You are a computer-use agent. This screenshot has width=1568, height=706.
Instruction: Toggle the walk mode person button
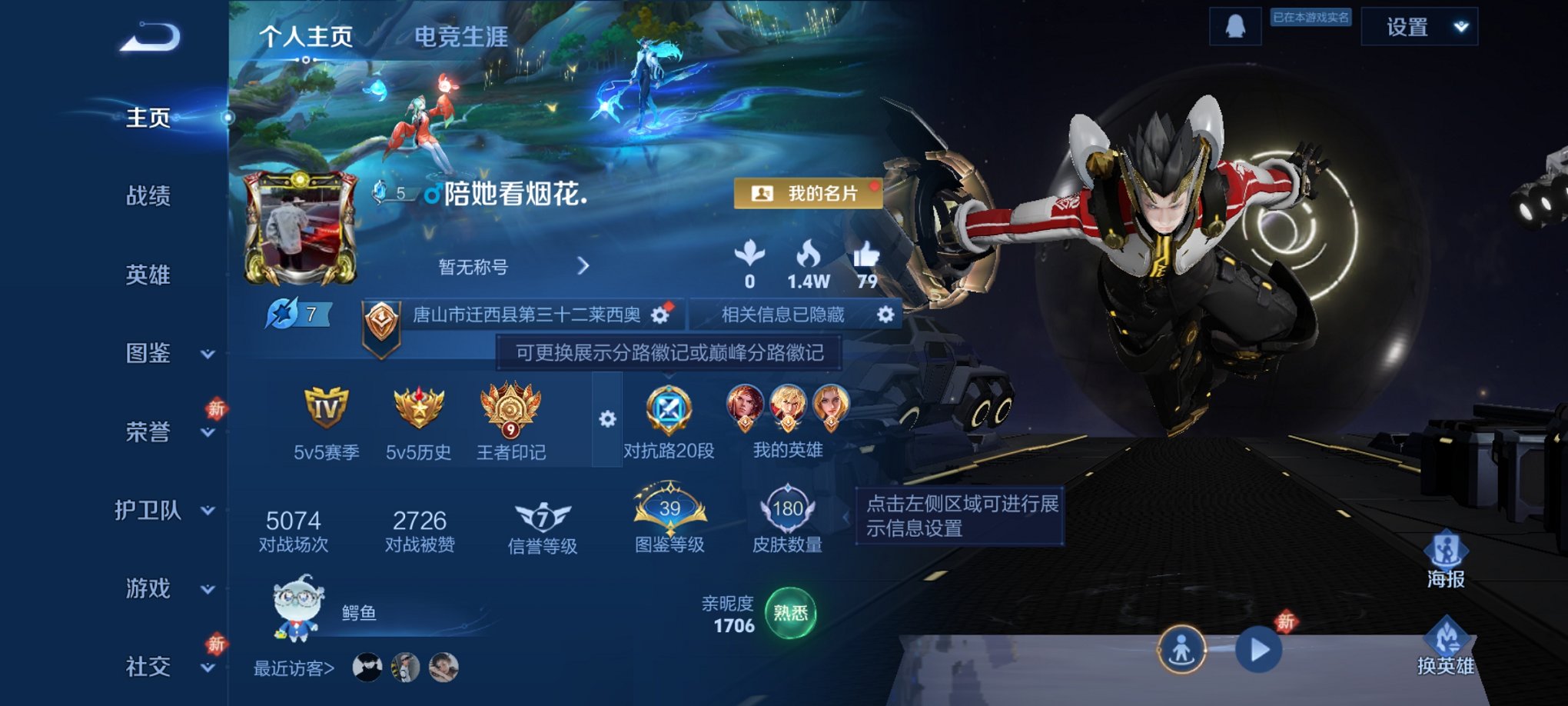pyautogui.click(x=1182, y=648)
